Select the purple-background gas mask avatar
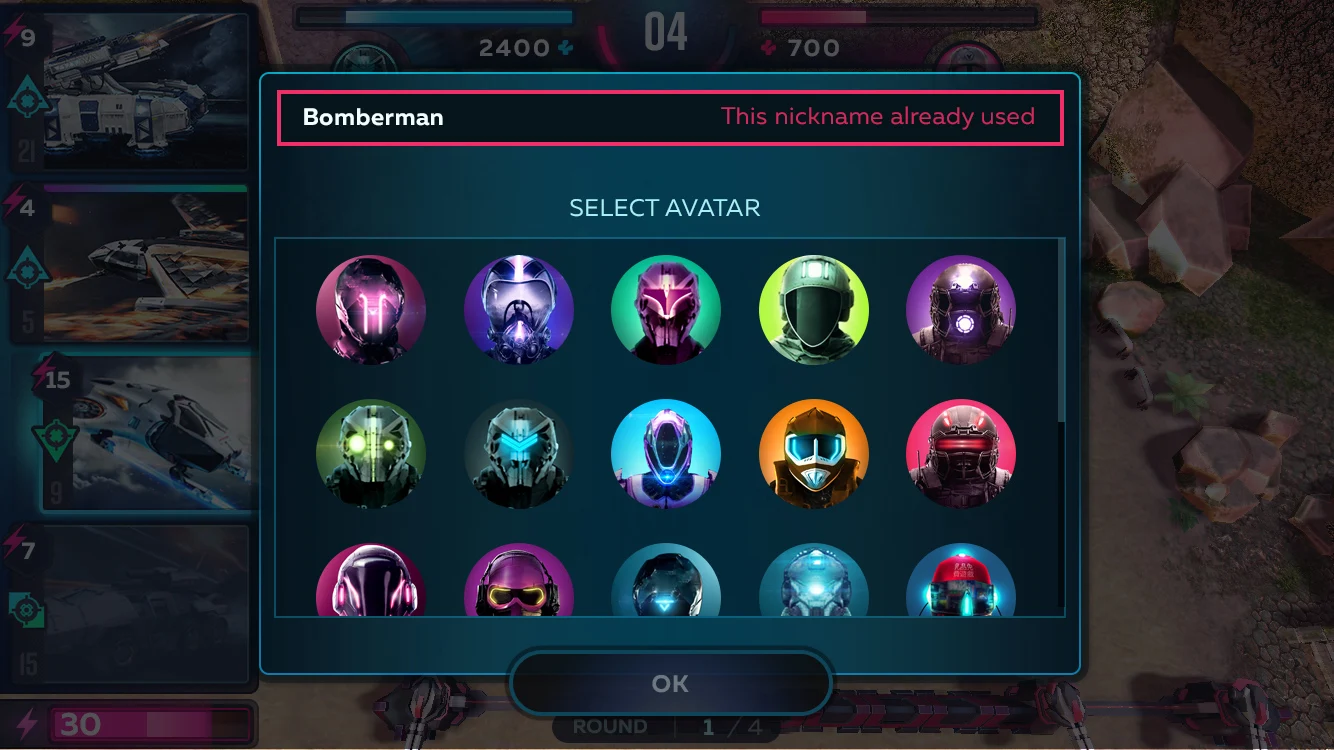This screenshot has width=1334, height=750. (x=519, y=310)
